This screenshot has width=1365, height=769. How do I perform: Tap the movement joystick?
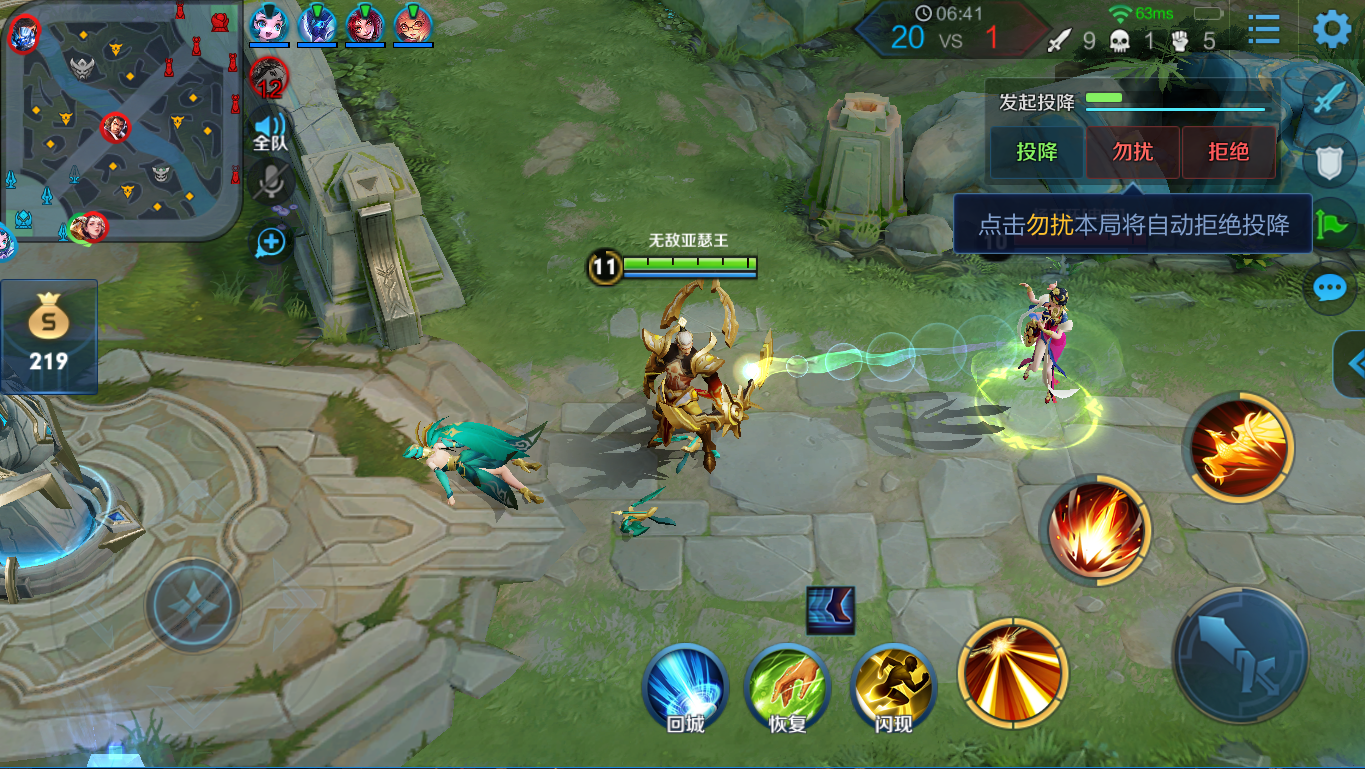pyautogui.click(x=193, y=605)
